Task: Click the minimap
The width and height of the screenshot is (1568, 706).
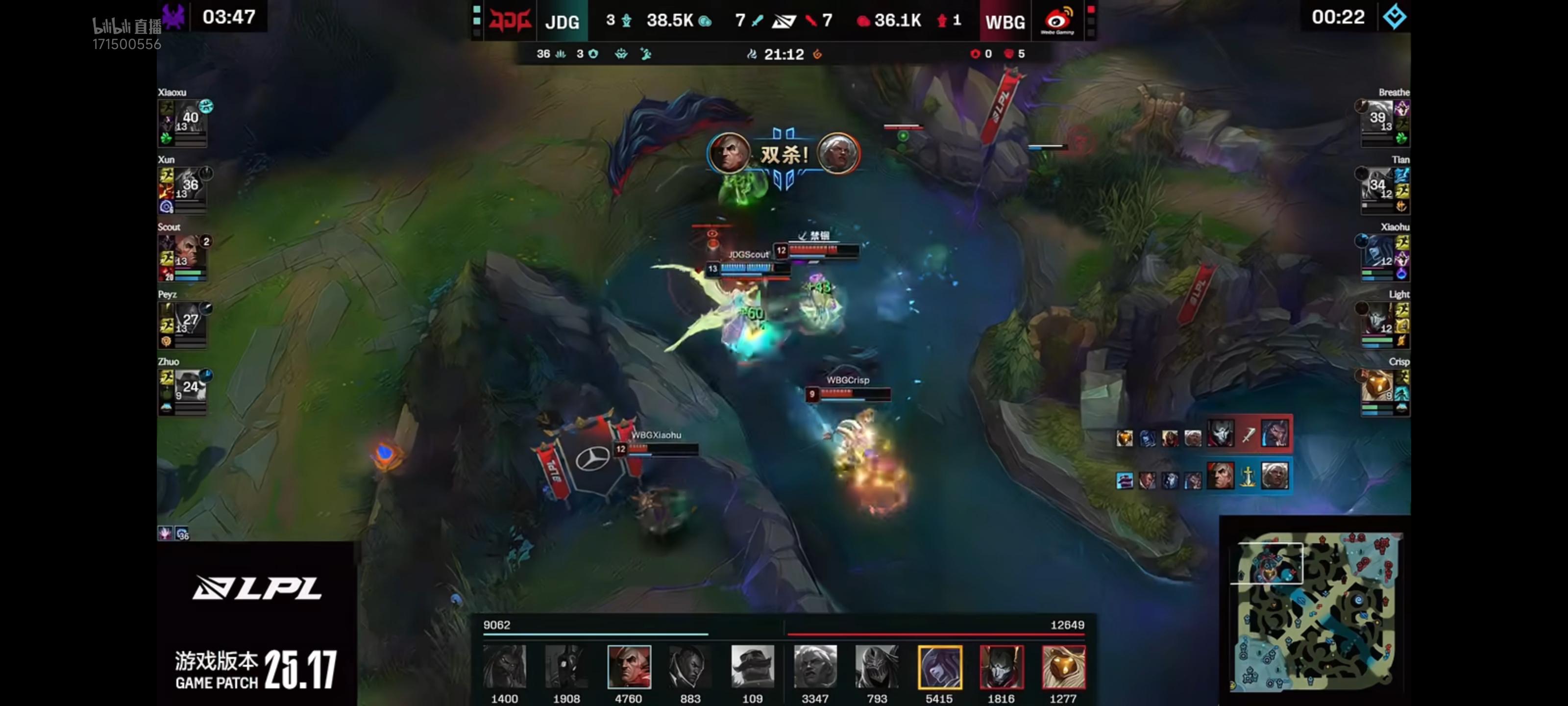Action: pos(1315,611)
